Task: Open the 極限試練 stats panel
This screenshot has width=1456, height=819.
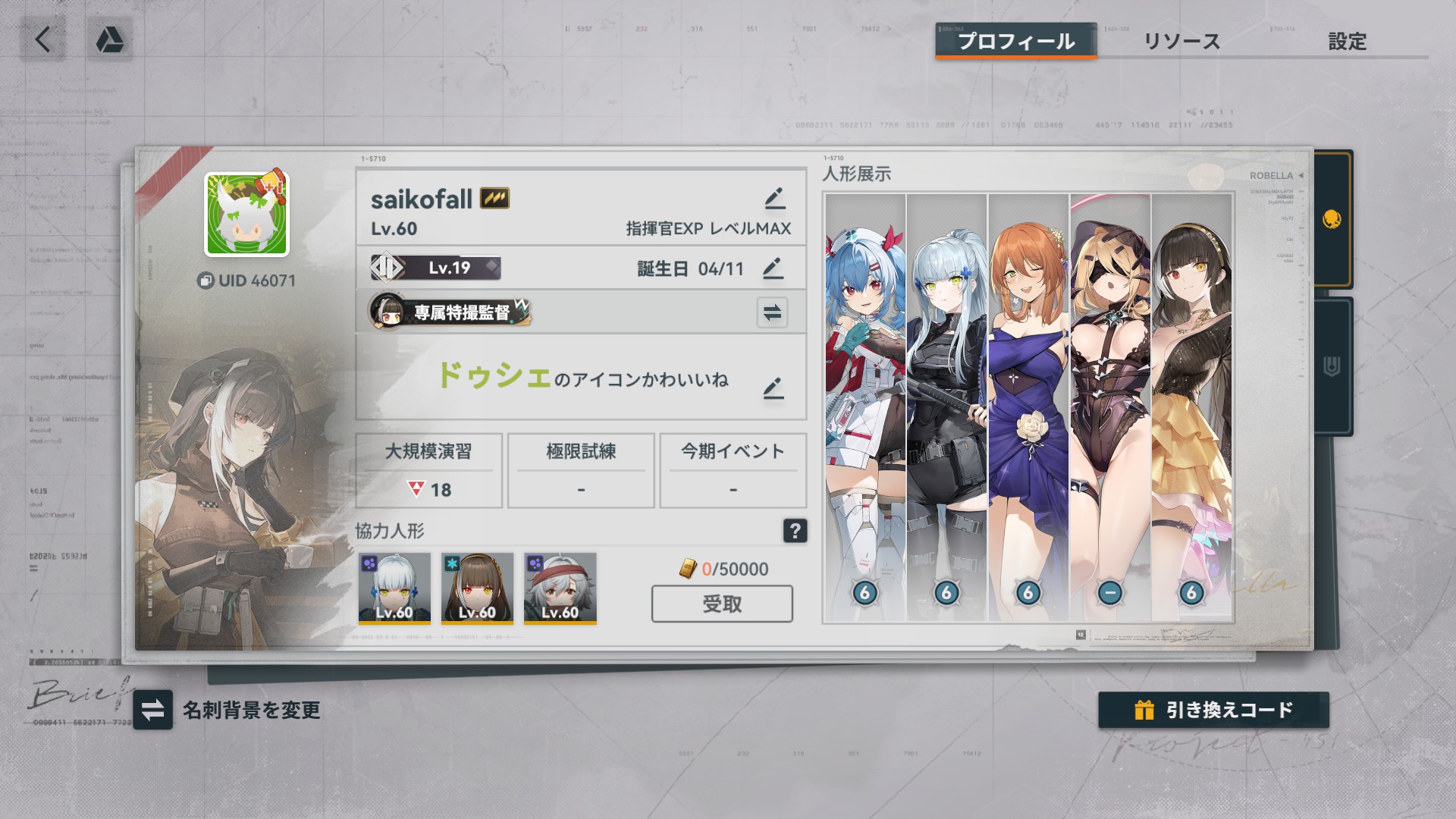Action: (x=581, y=470)
